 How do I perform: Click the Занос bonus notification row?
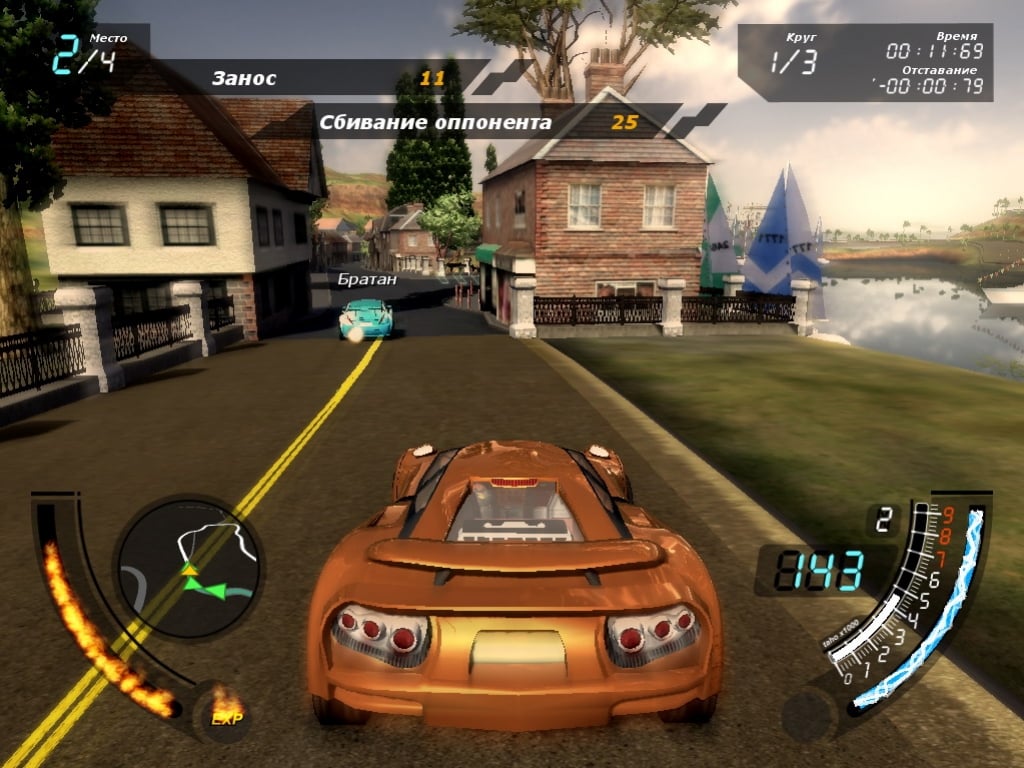coord(330,78)
